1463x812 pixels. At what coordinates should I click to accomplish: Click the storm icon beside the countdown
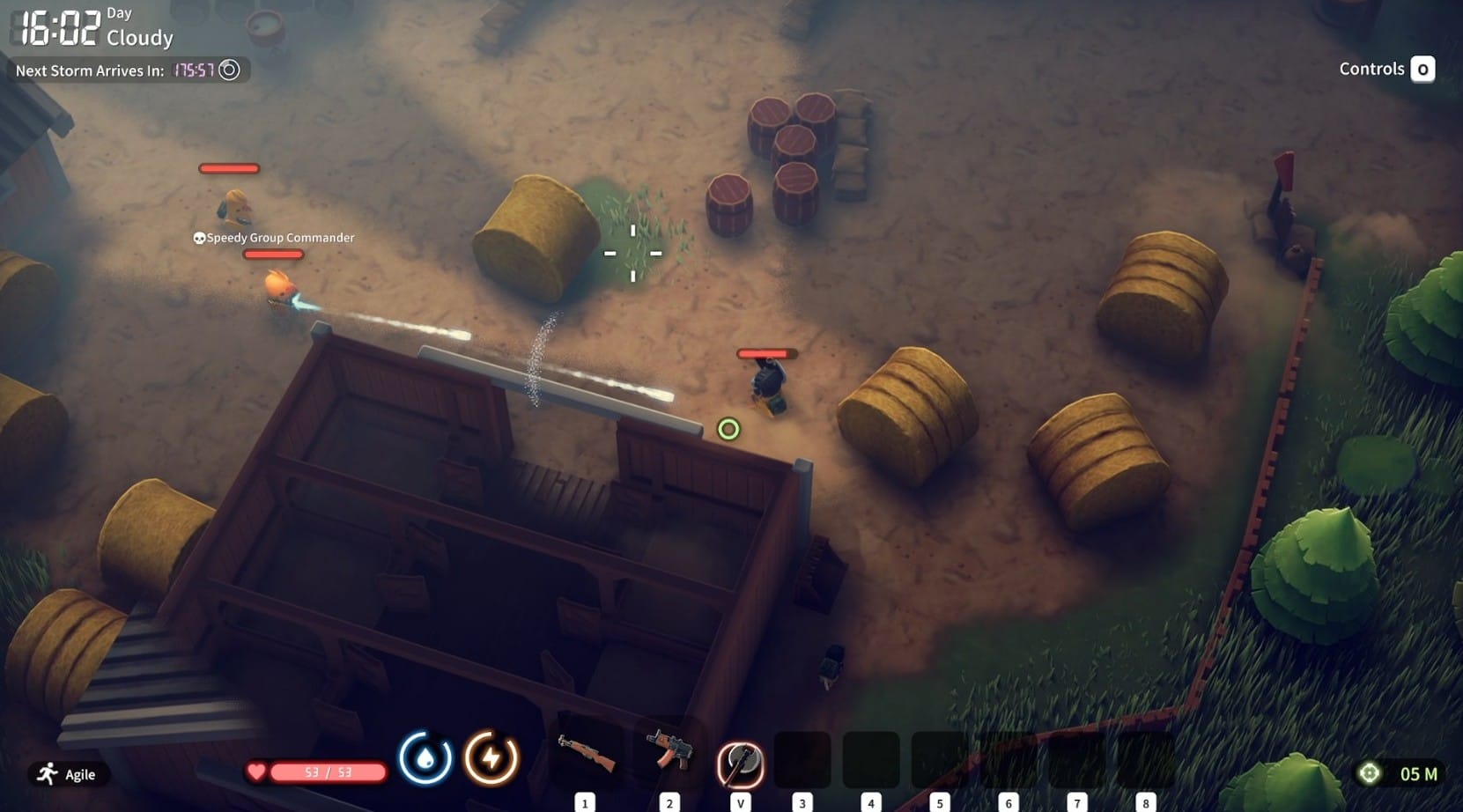coord(229,70)
